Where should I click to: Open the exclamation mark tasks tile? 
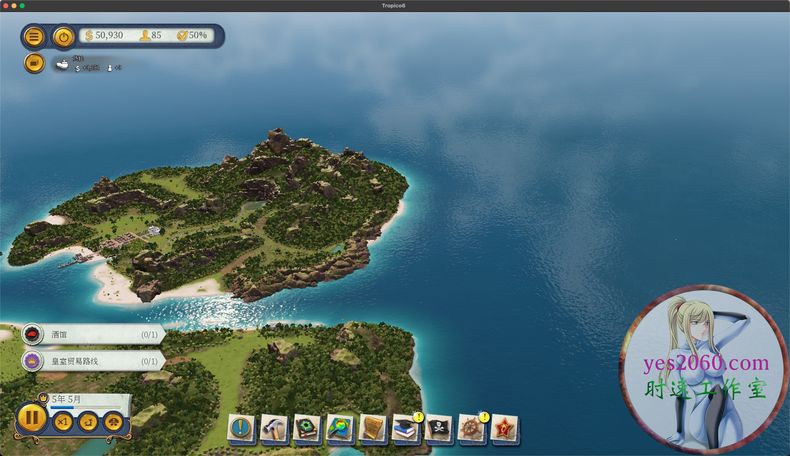[x=242, y=428]
